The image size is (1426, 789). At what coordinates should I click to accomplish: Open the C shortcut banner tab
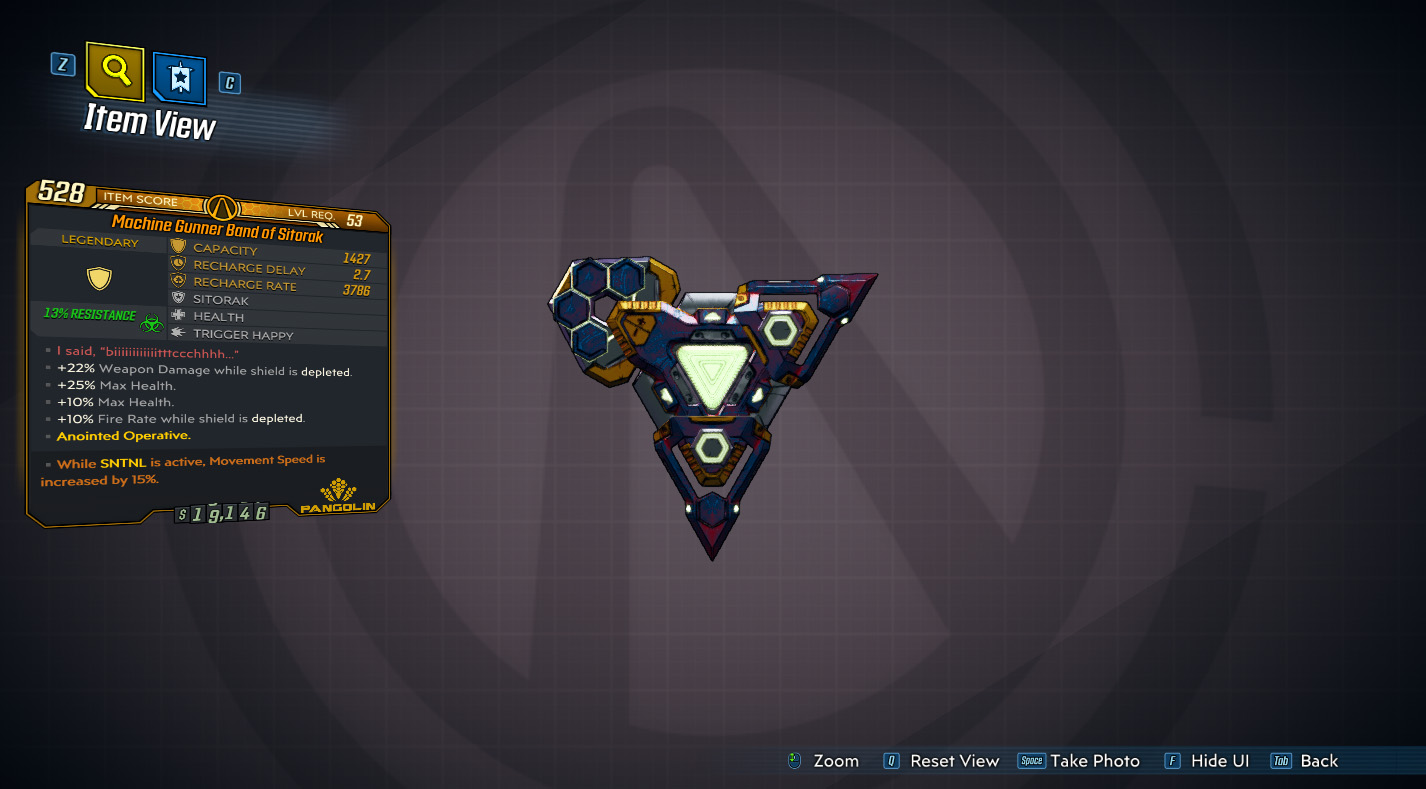click(228, 83)
